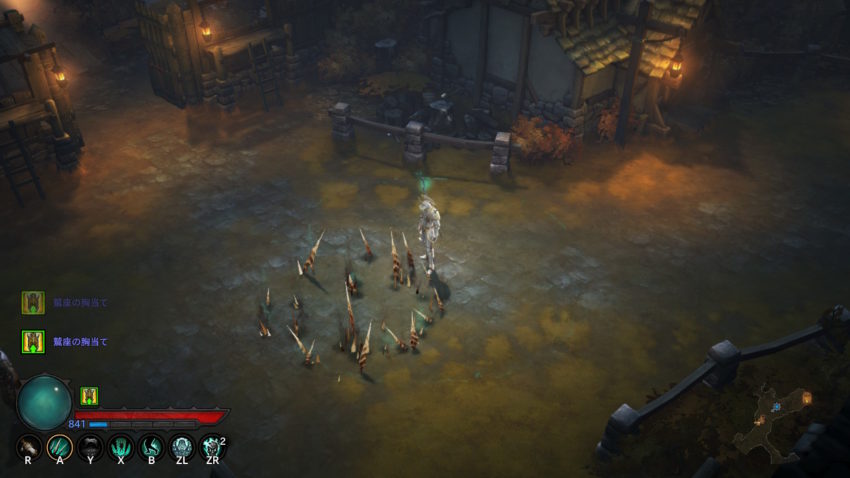Activate the teal running leg skill
This screenshot has width=850, height=478.
coord(151,447)
